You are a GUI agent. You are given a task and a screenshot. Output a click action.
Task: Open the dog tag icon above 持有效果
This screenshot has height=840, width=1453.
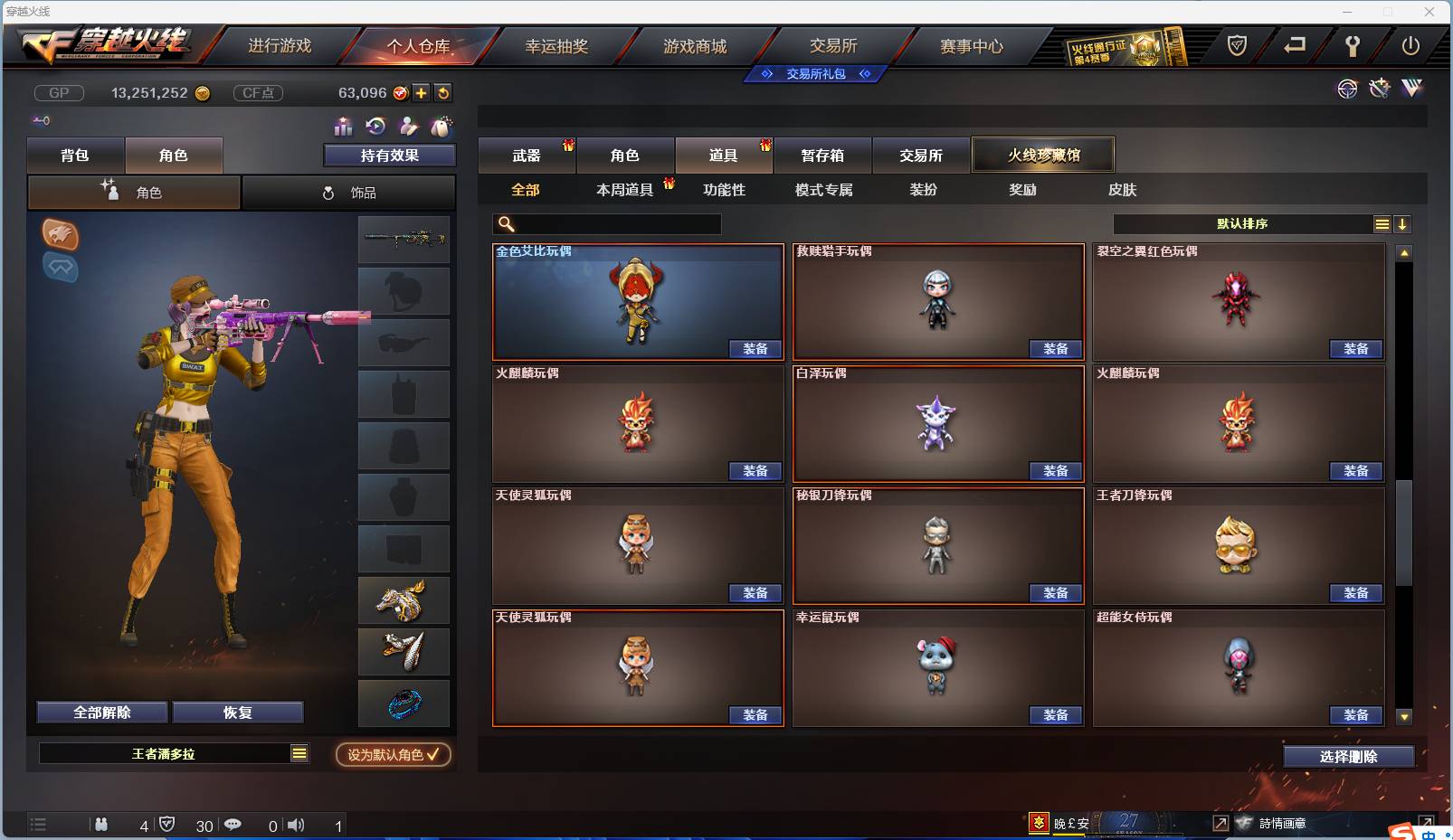point(442,127)
